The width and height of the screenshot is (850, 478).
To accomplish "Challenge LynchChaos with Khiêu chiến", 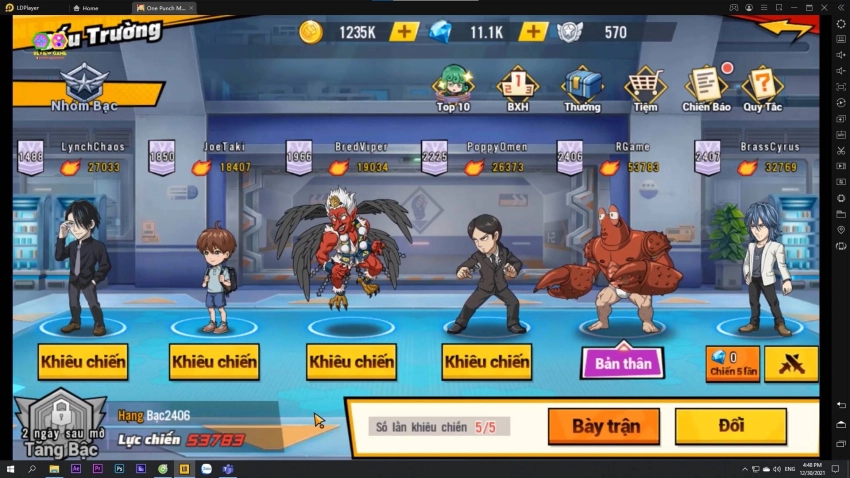I will (83, 361).
